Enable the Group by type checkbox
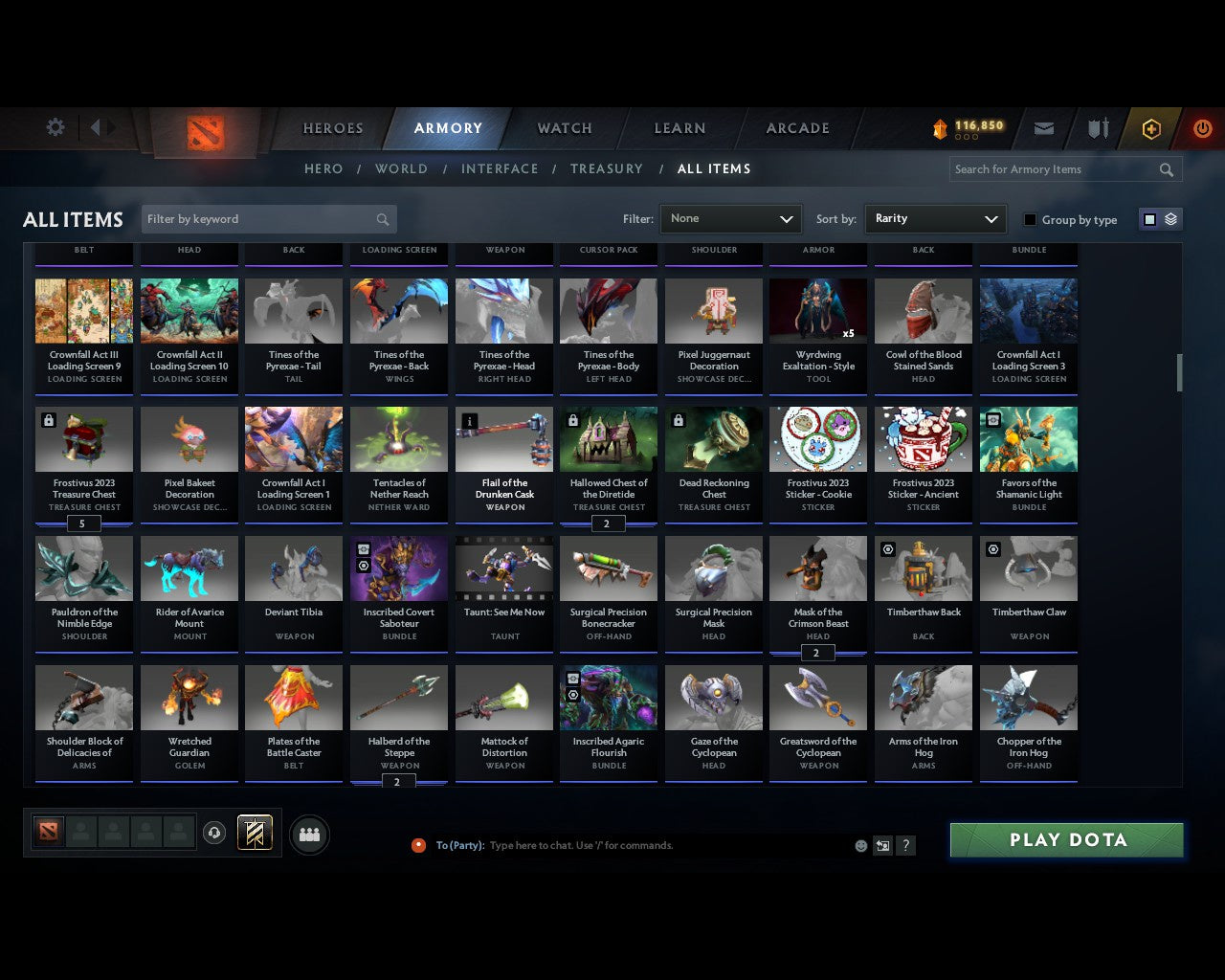Image resolution: width=1225 pixels, height=980 pixels. 1030,219
